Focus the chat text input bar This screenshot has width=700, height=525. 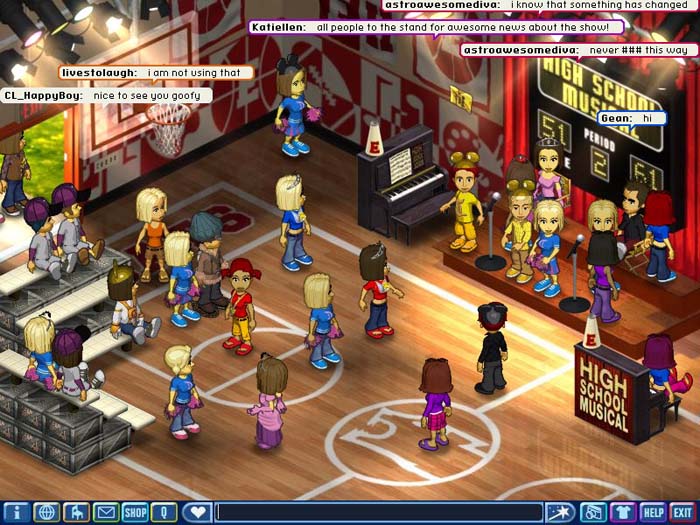(378, 513)
